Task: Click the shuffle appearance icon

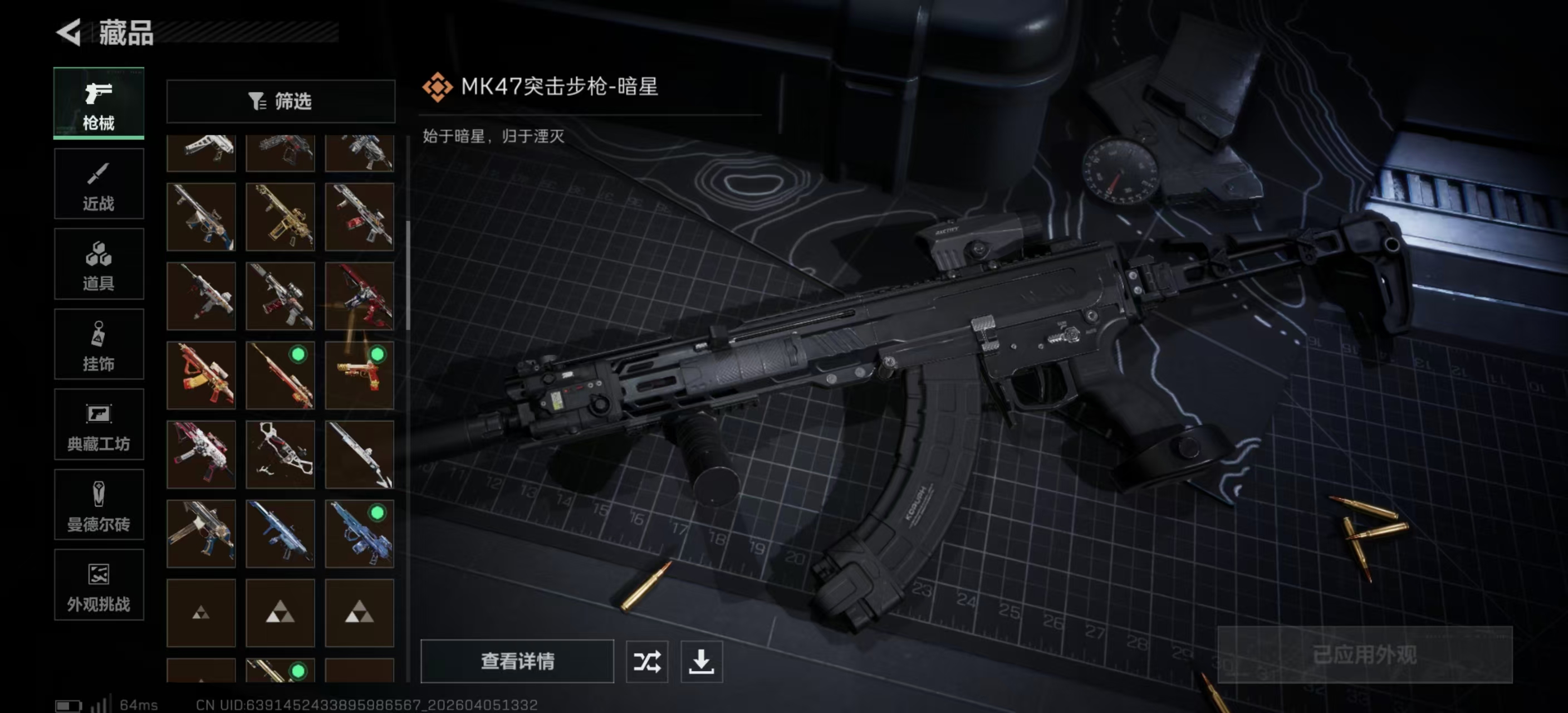Action: click(x=647, y=662)
